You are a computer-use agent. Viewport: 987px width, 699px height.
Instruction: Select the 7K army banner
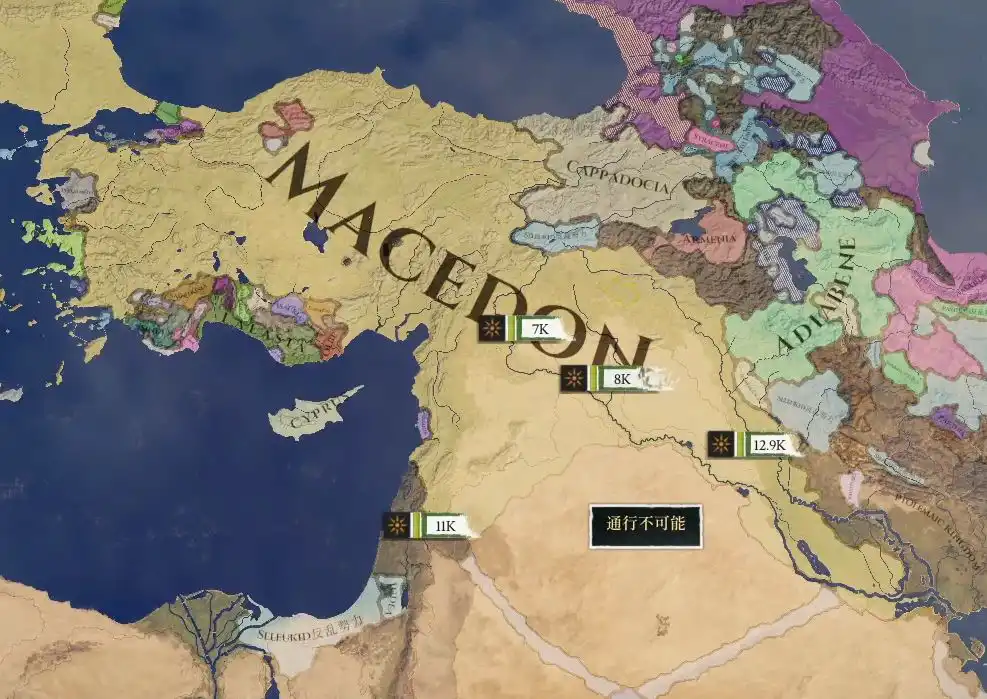[523, 329]
